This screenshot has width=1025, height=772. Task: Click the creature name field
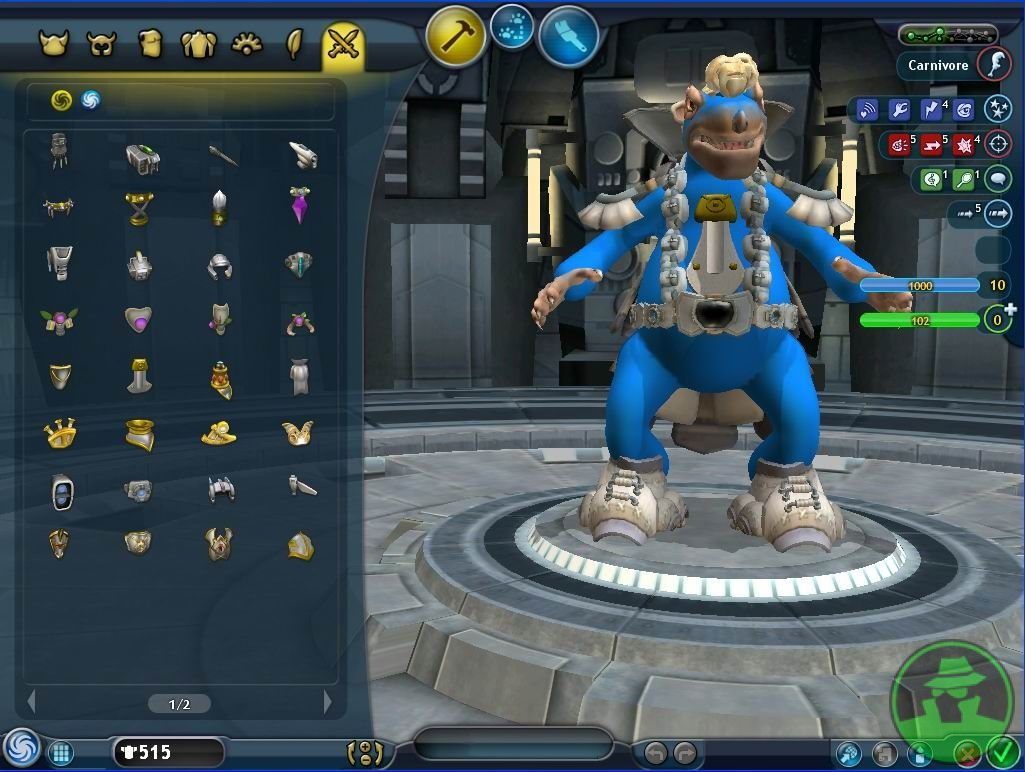coord(513,745)
